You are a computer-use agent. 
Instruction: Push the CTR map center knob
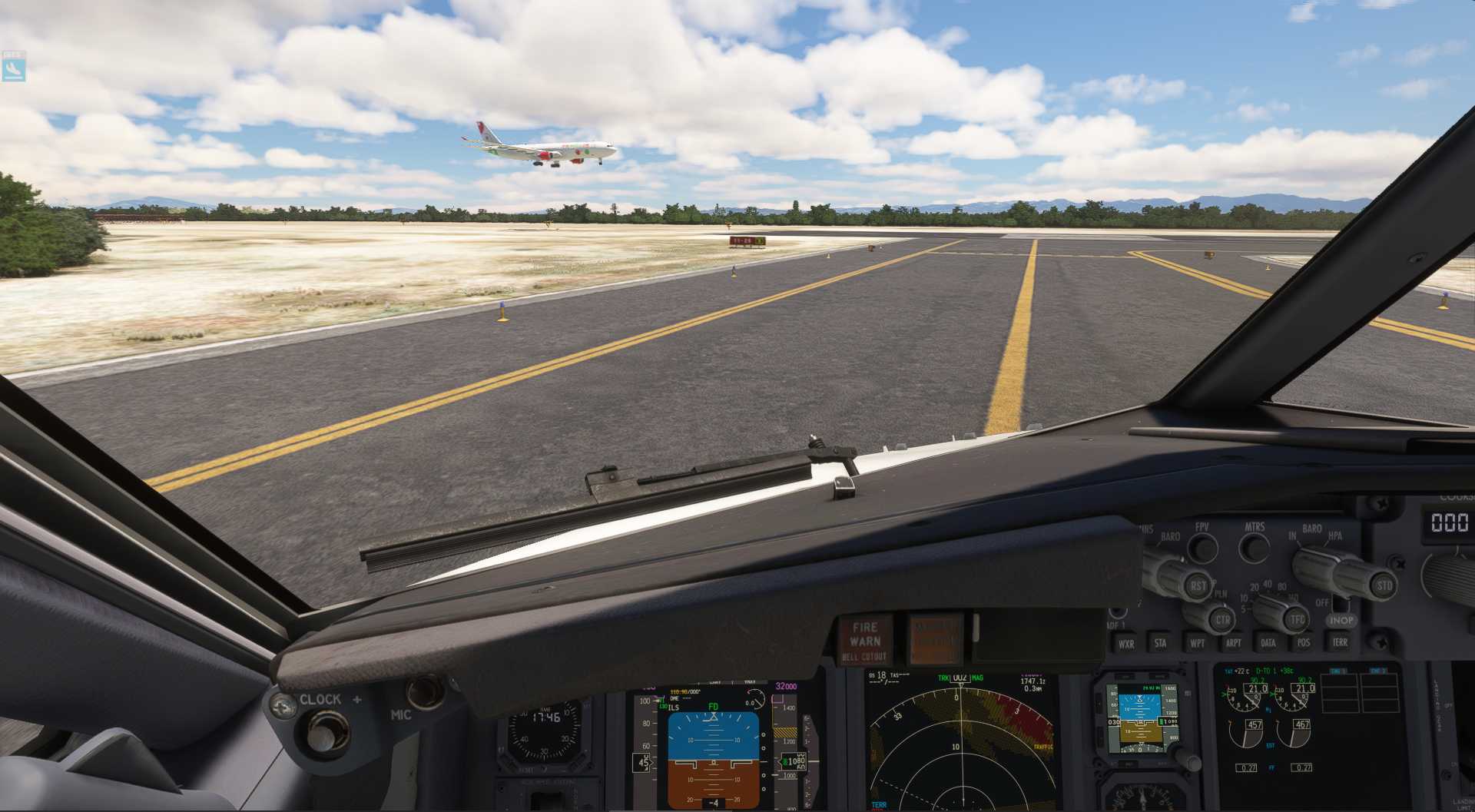tap(1221, 619)
